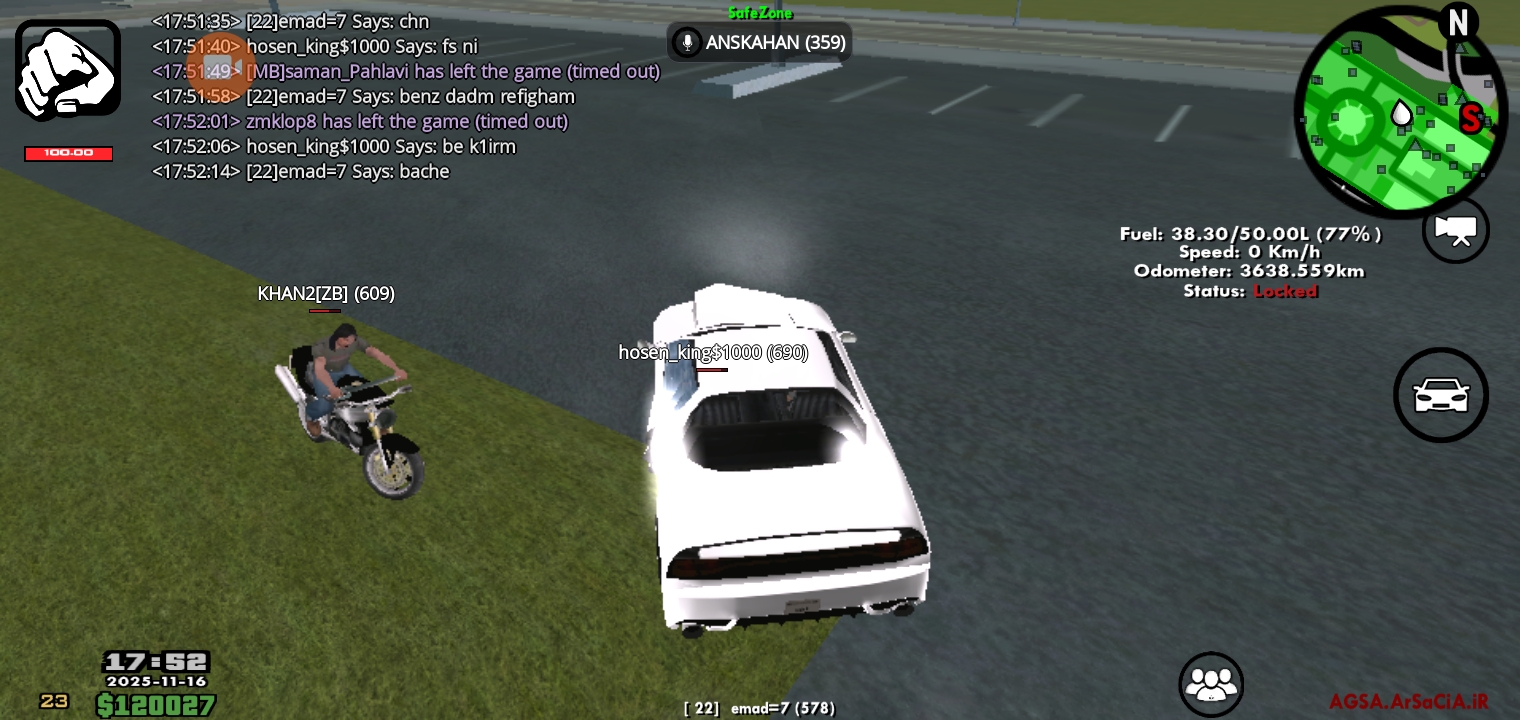
Task: Toggle the Locked vehicle status
Action: [x=1286, y=291]
